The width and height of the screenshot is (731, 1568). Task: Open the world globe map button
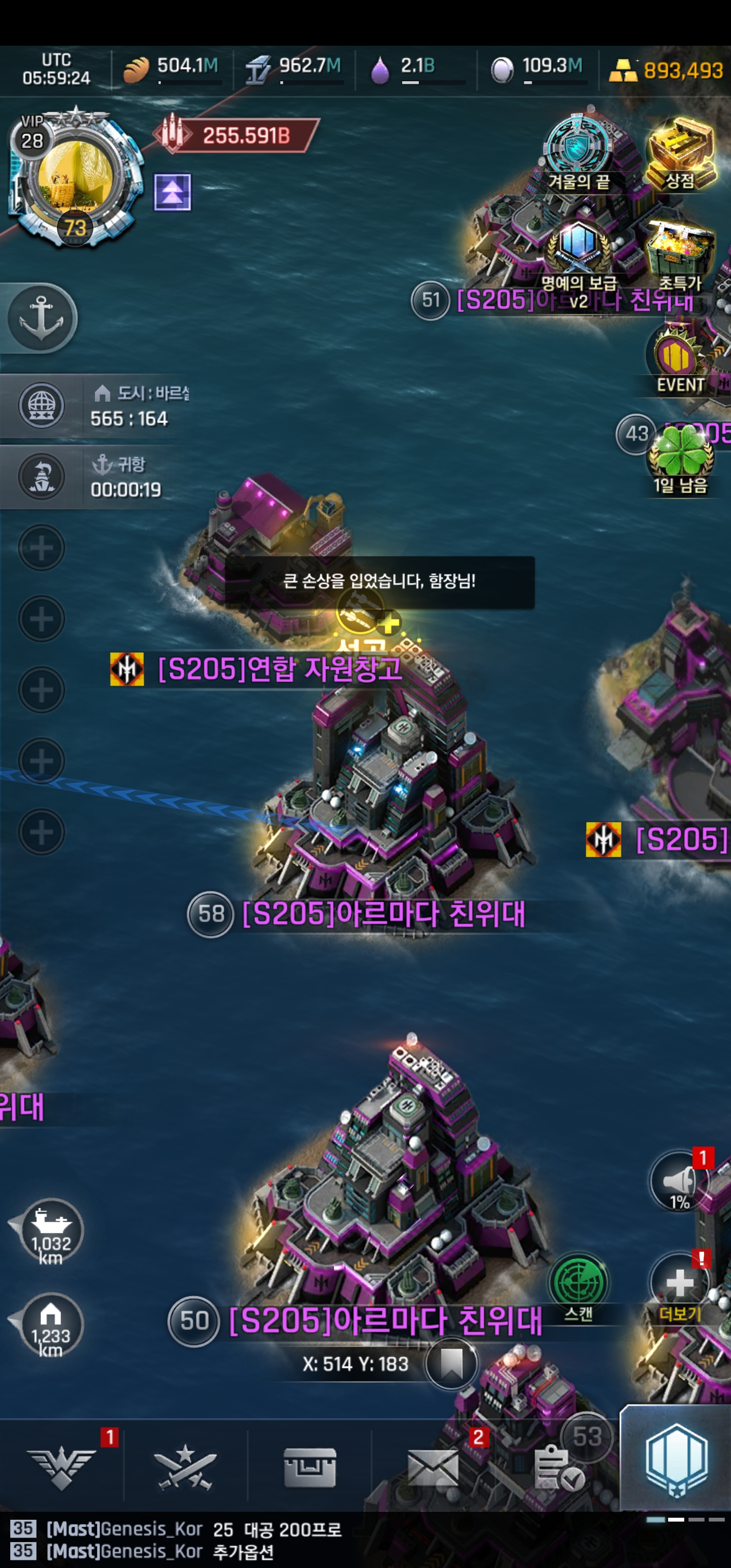42,405
